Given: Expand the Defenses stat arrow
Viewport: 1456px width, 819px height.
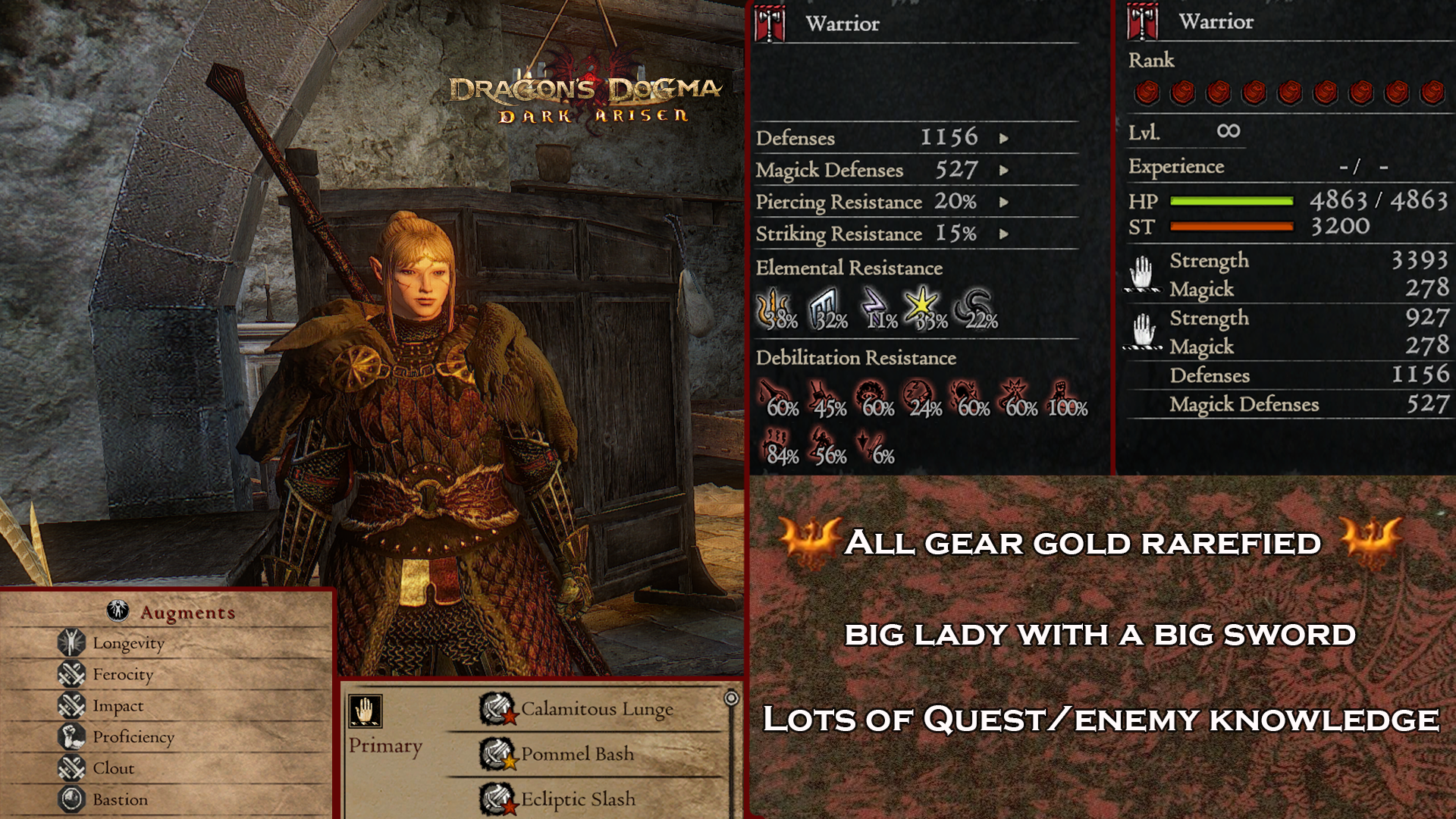Looking at the screenshot, I should coord(1004,139).
